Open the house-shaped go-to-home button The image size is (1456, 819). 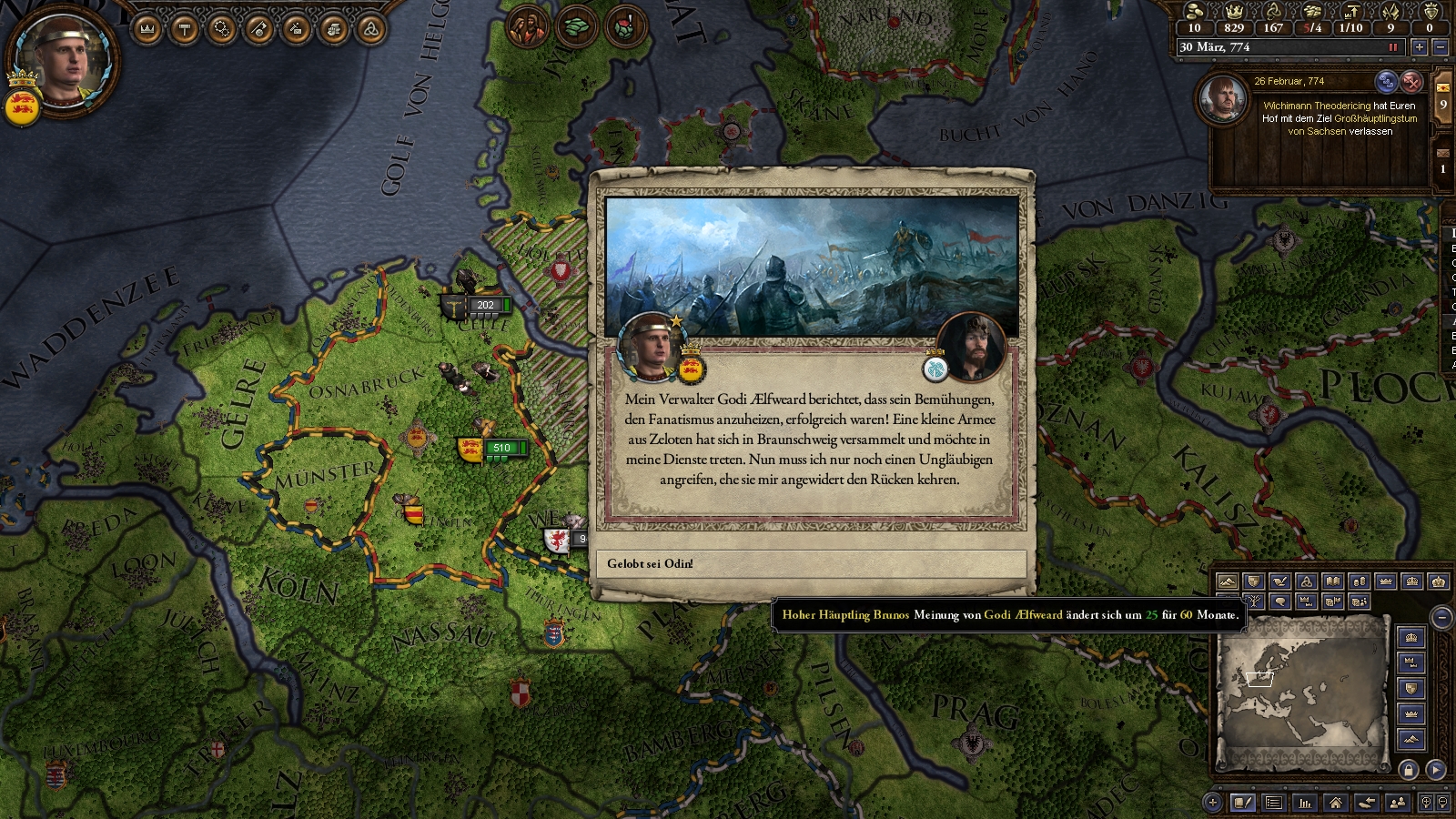click(1335, 803)
